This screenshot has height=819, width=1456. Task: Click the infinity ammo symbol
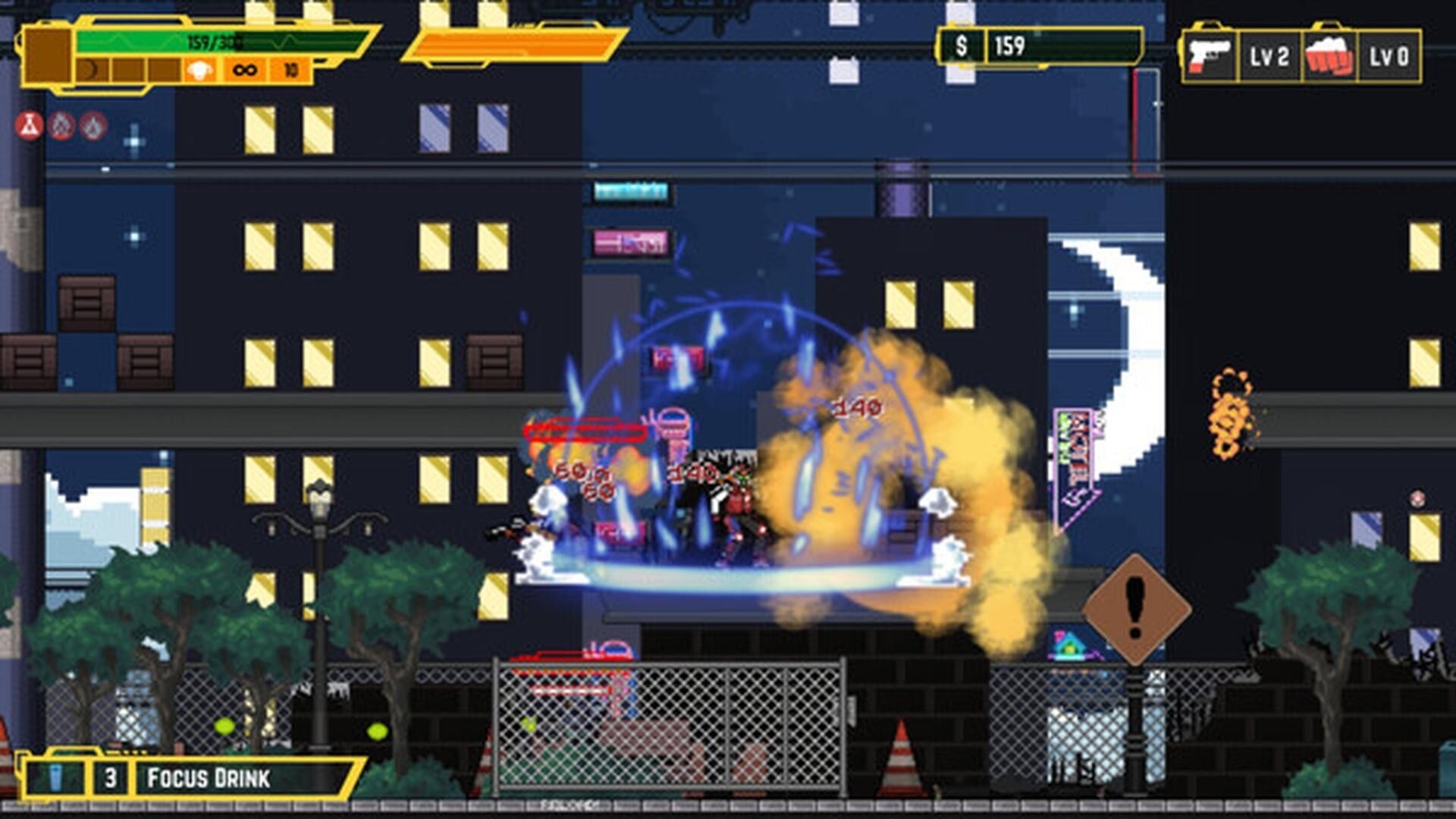[x=244, y=70]
